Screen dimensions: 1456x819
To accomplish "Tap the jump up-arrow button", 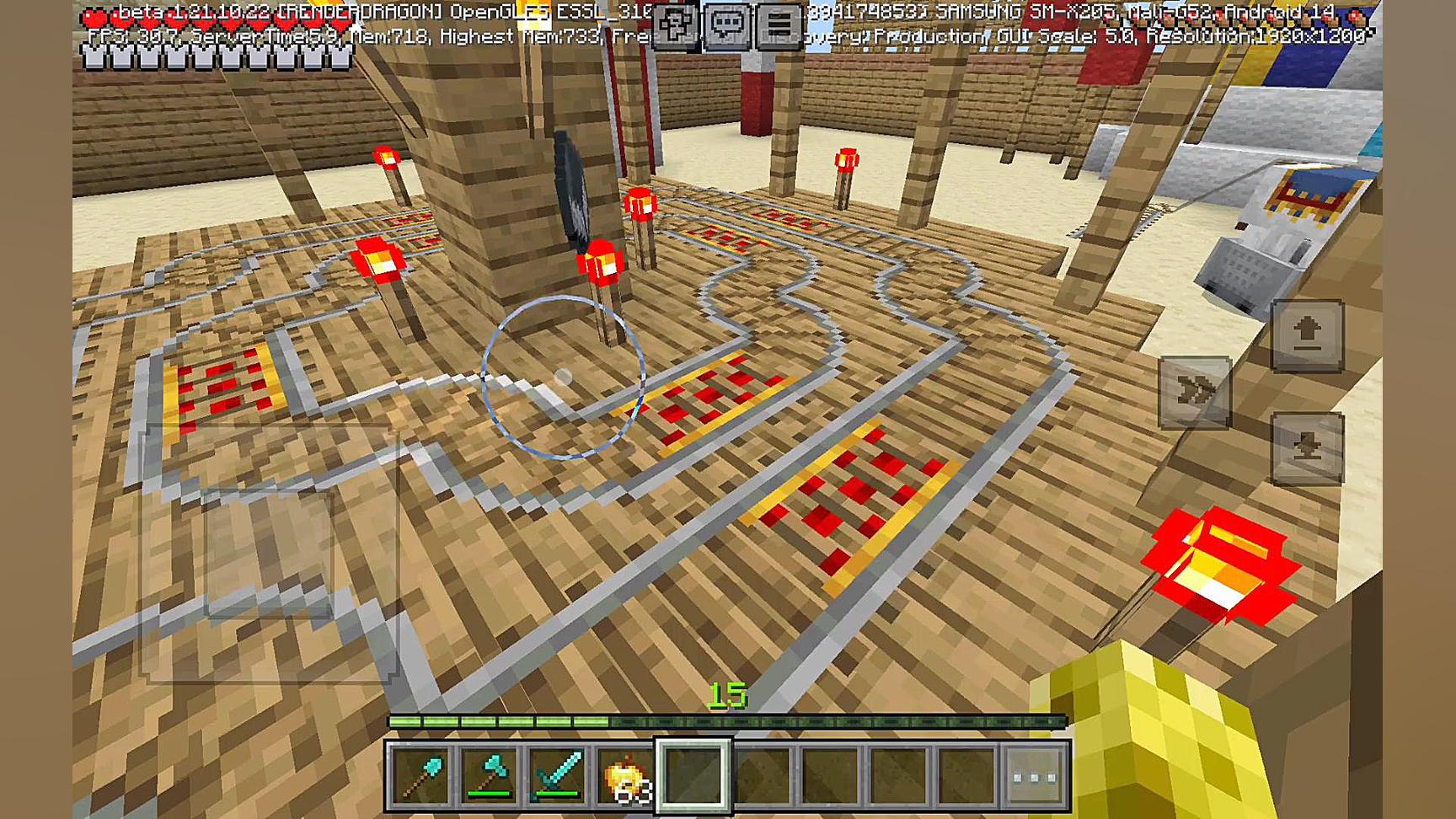I will click(x=1307, y=335).
